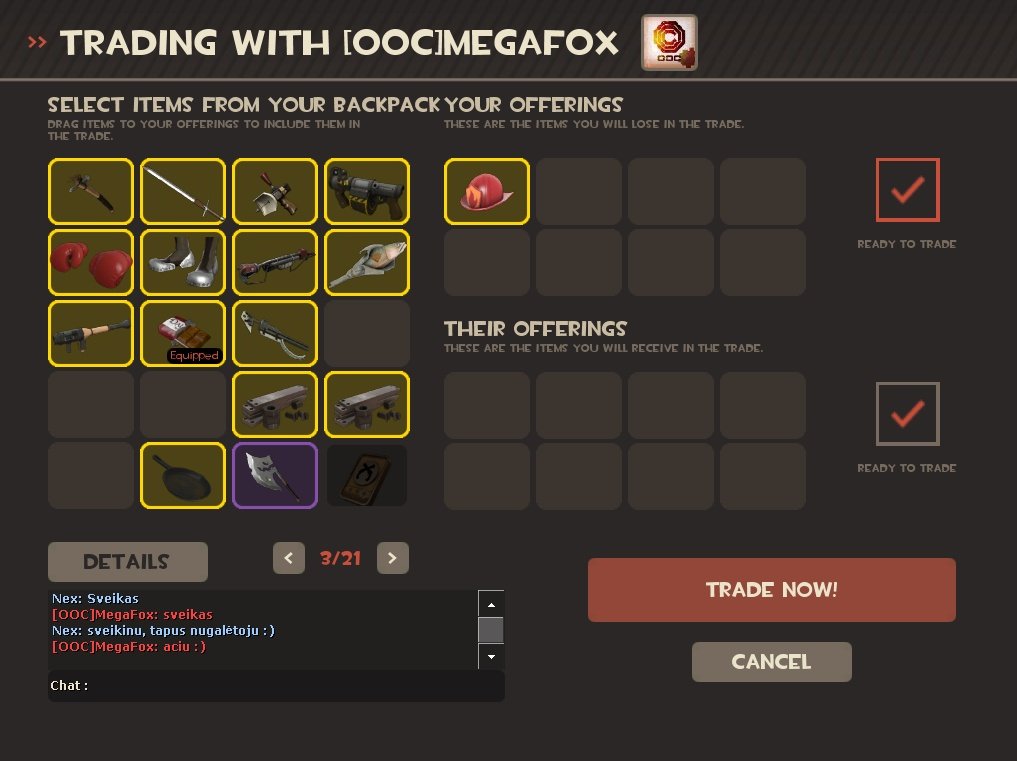Select the red boxing gloves item
The width and height of the screenshot is (1017, 761).
[x=91, y=263]
